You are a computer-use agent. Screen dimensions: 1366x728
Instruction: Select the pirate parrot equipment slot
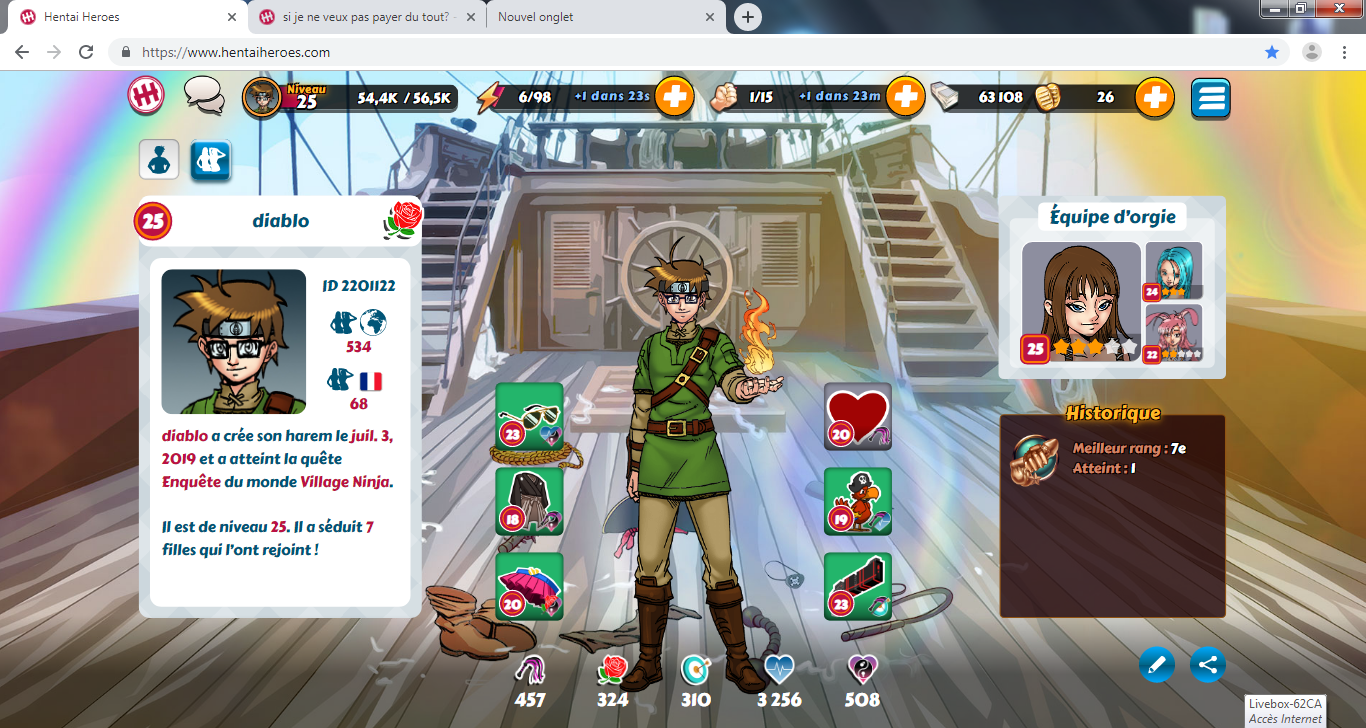click(x=857, y=501)
